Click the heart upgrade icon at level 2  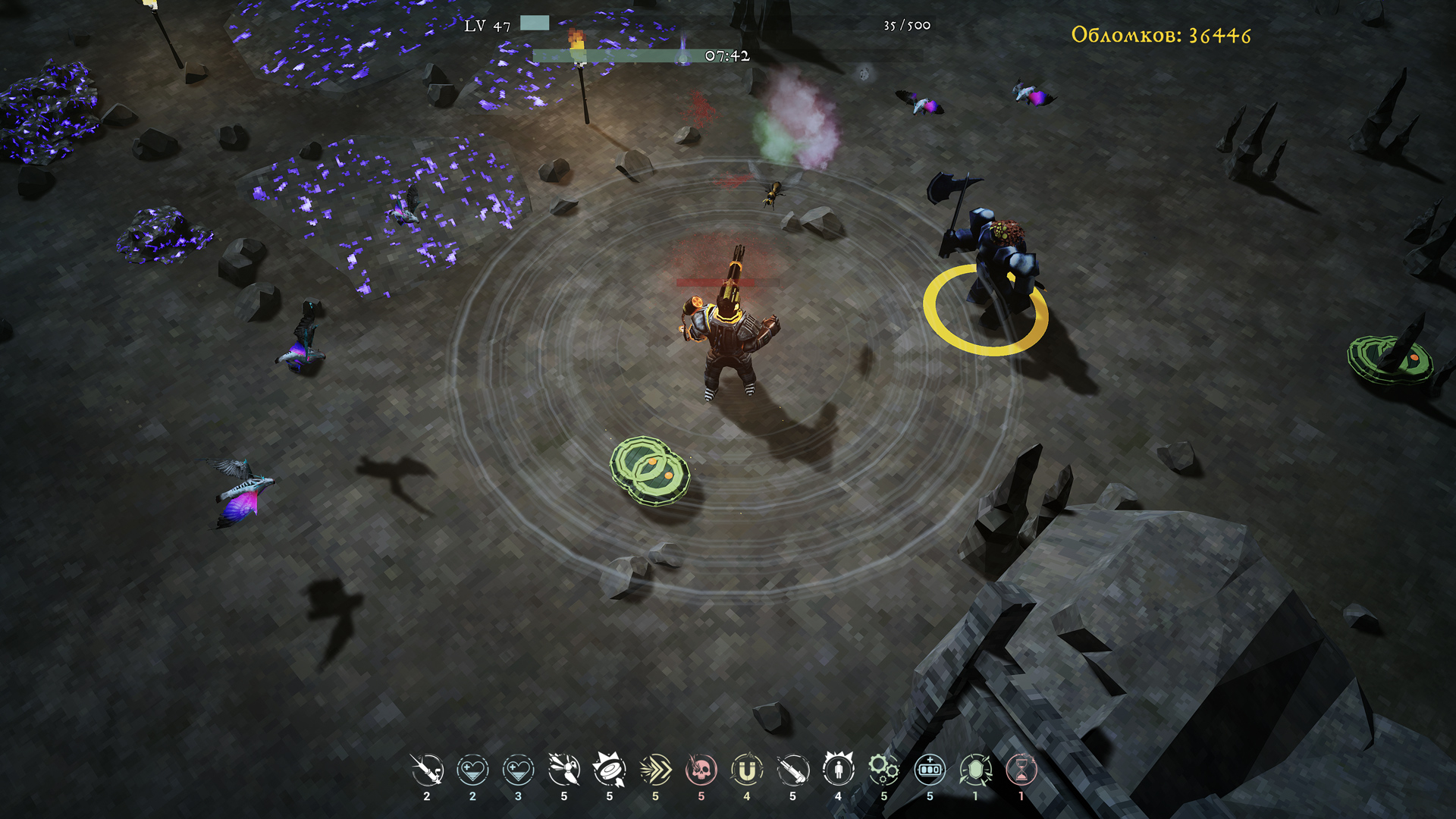[x=472, y=770]
